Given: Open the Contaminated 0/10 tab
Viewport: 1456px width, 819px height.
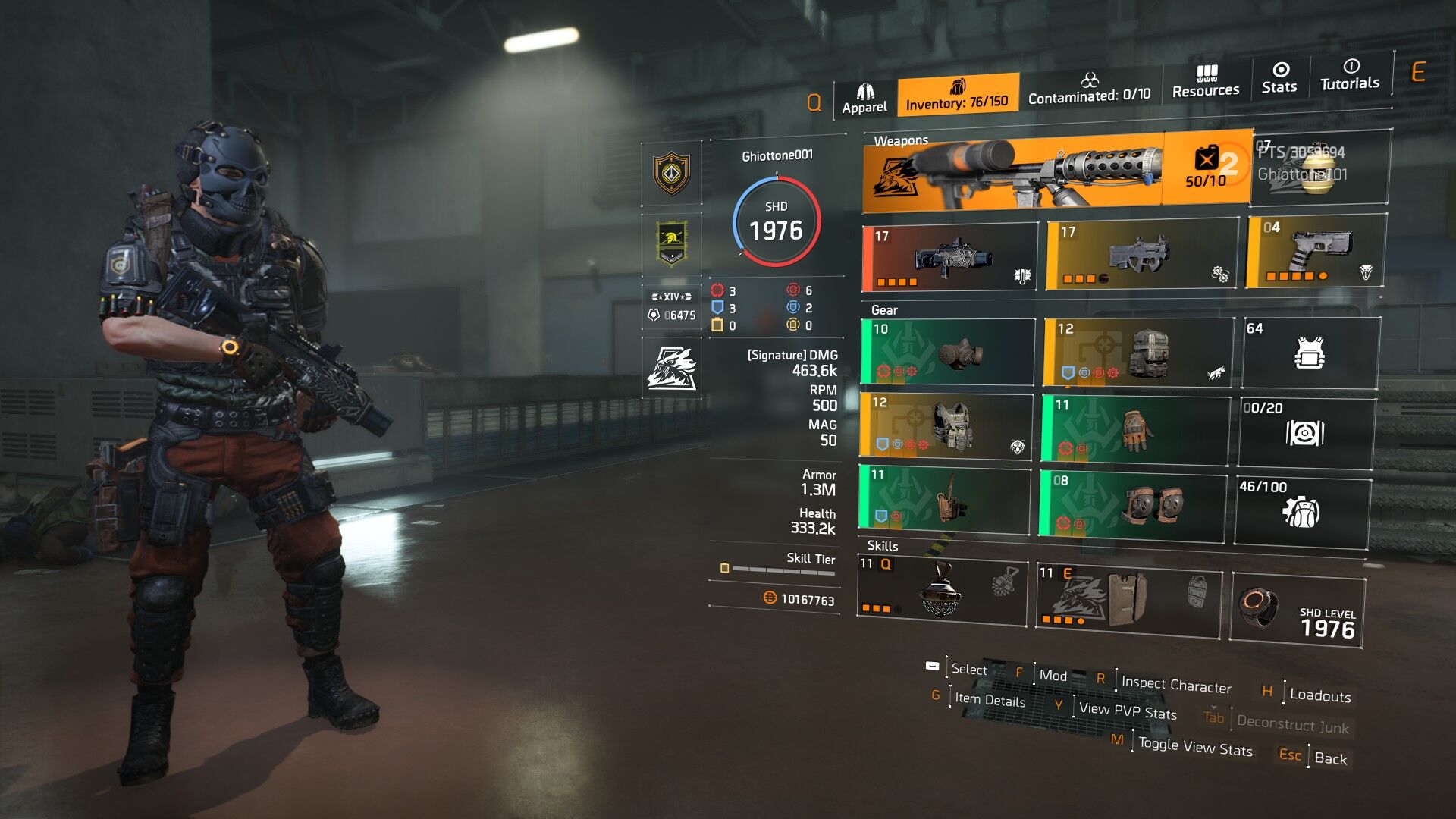Looking at the screenshot, I should pyautogui.click(x=1089, y=89).
